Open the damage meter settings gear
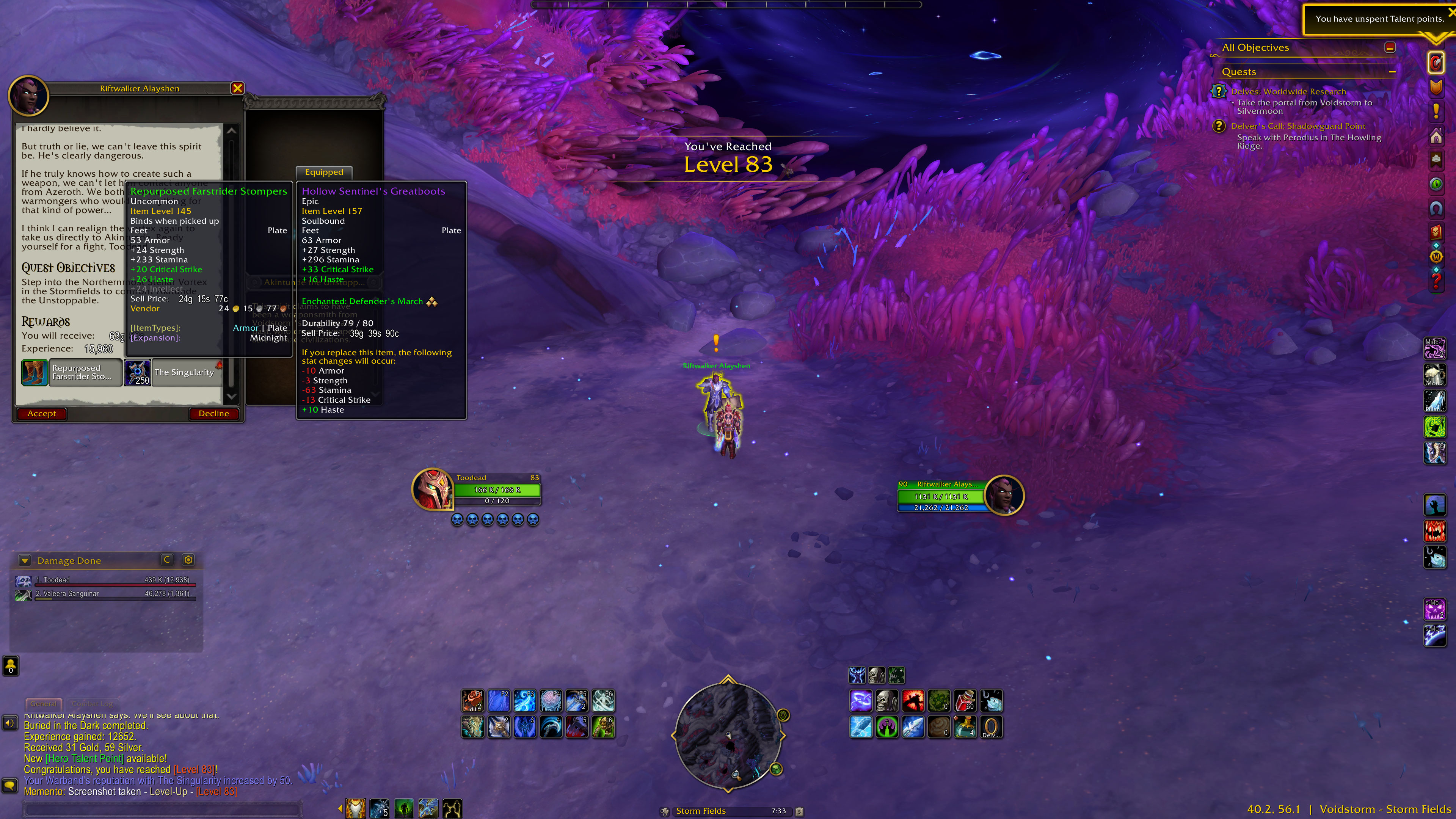 [x=188, y=560]
